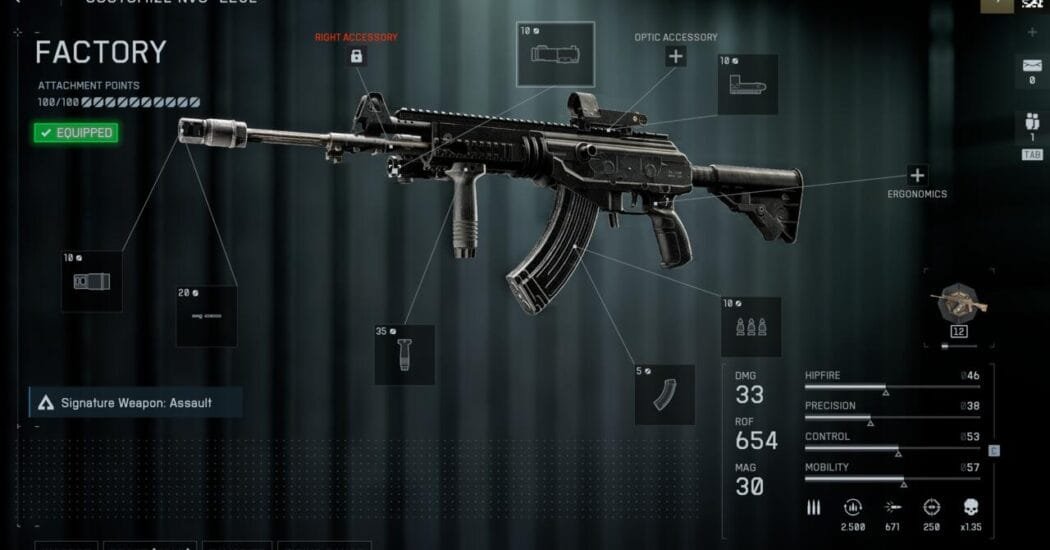
Task: Open the locked Right Accessory slot
Action: click(356, 57)
